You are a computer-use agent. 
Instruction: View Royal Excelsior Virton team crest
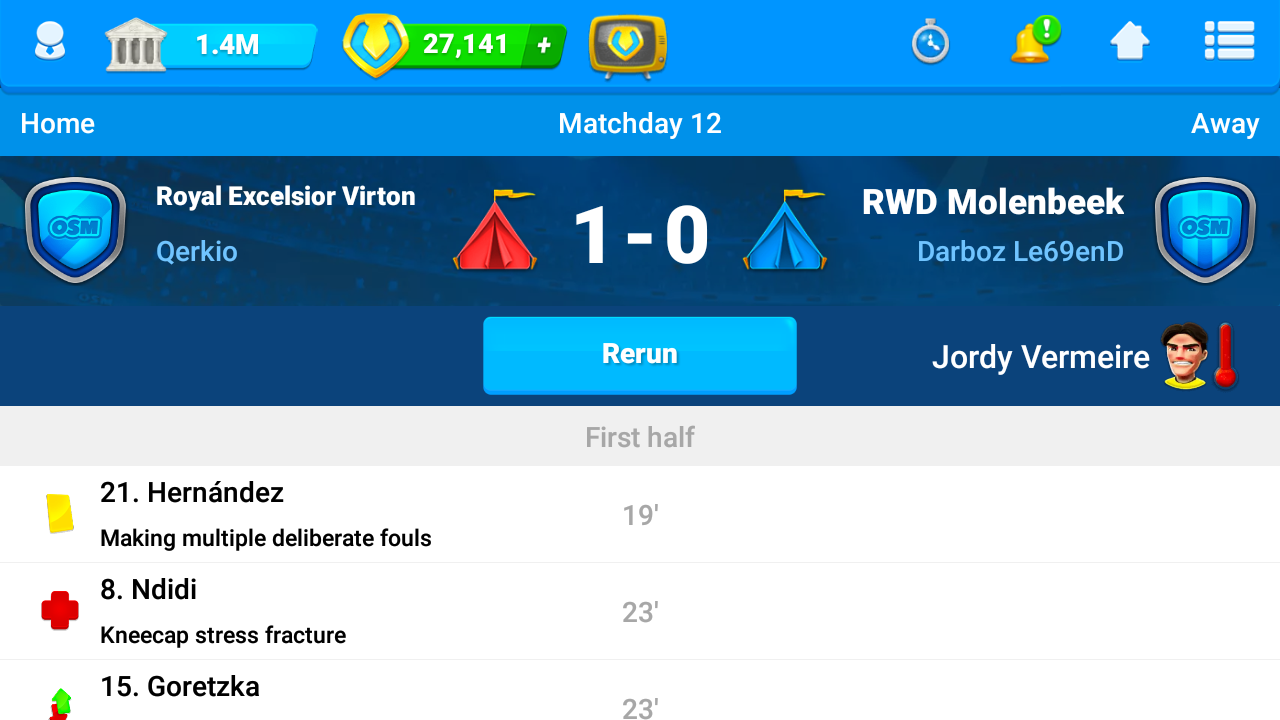click(75, 229)
